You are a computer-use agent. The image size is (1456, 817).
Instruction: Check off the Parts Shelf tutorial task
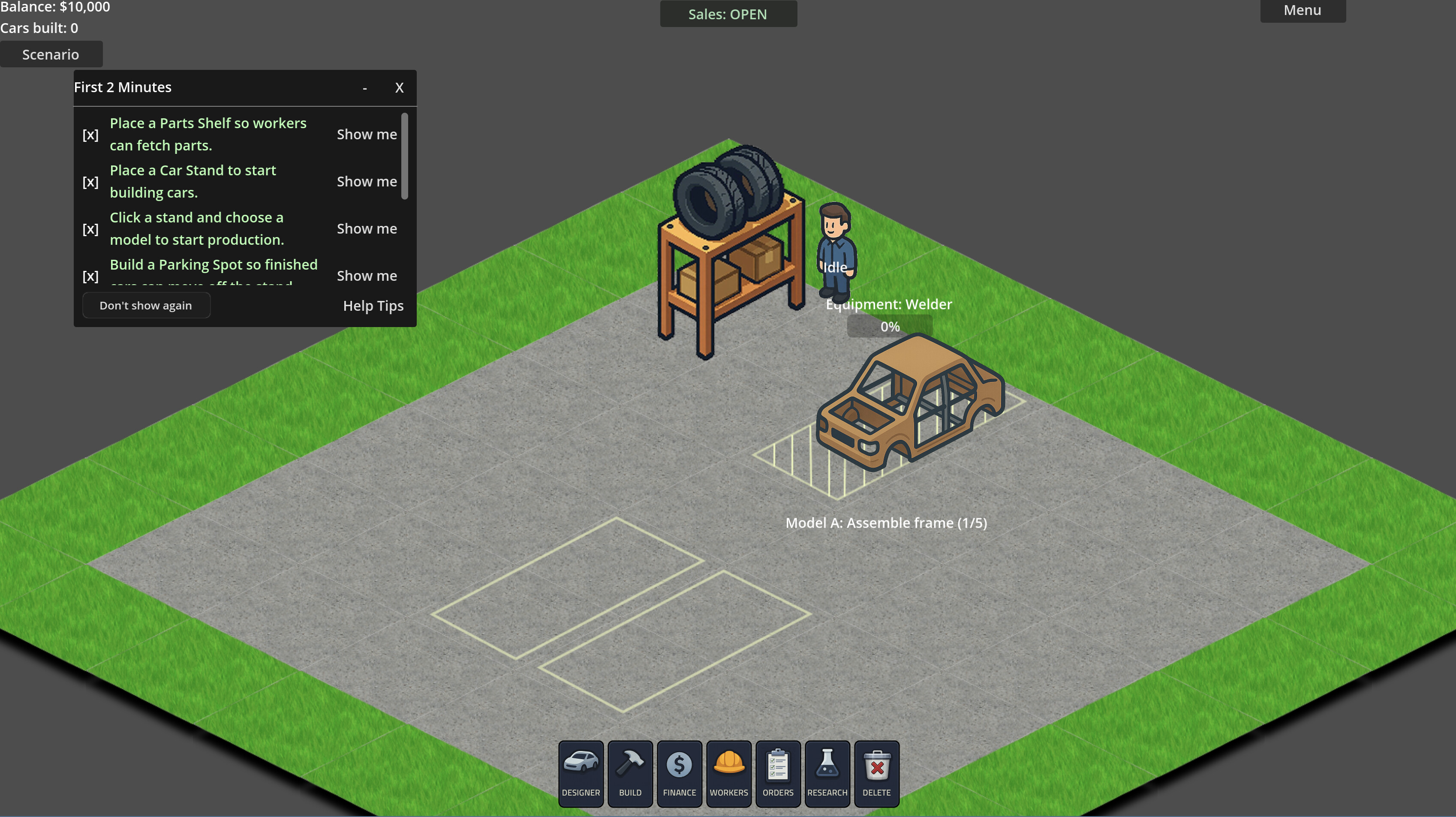tap(90, 135)
